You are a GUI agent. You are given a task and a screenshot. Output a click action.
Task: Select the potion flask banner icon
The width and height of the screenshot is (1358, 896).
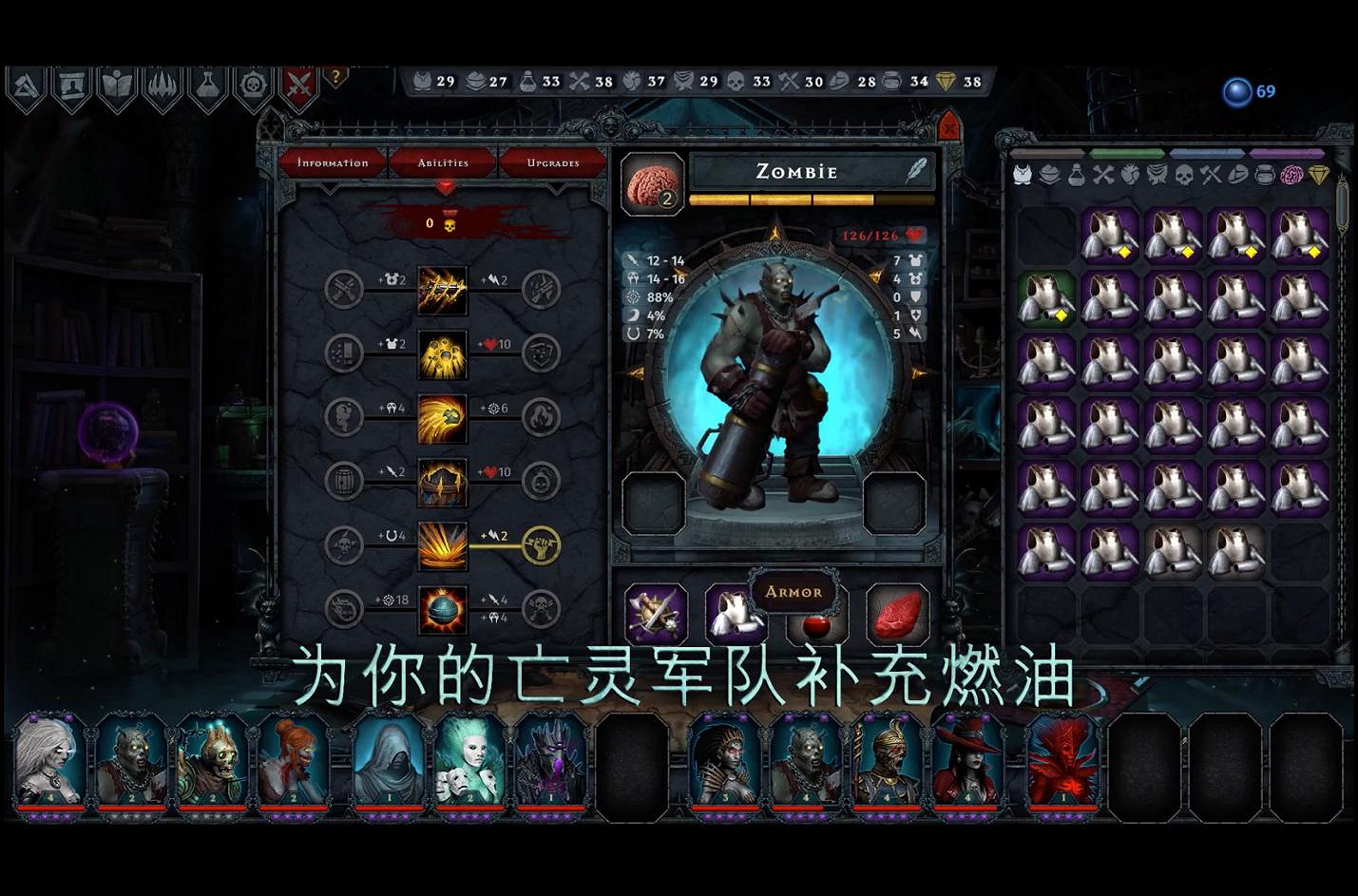[207, 84]
